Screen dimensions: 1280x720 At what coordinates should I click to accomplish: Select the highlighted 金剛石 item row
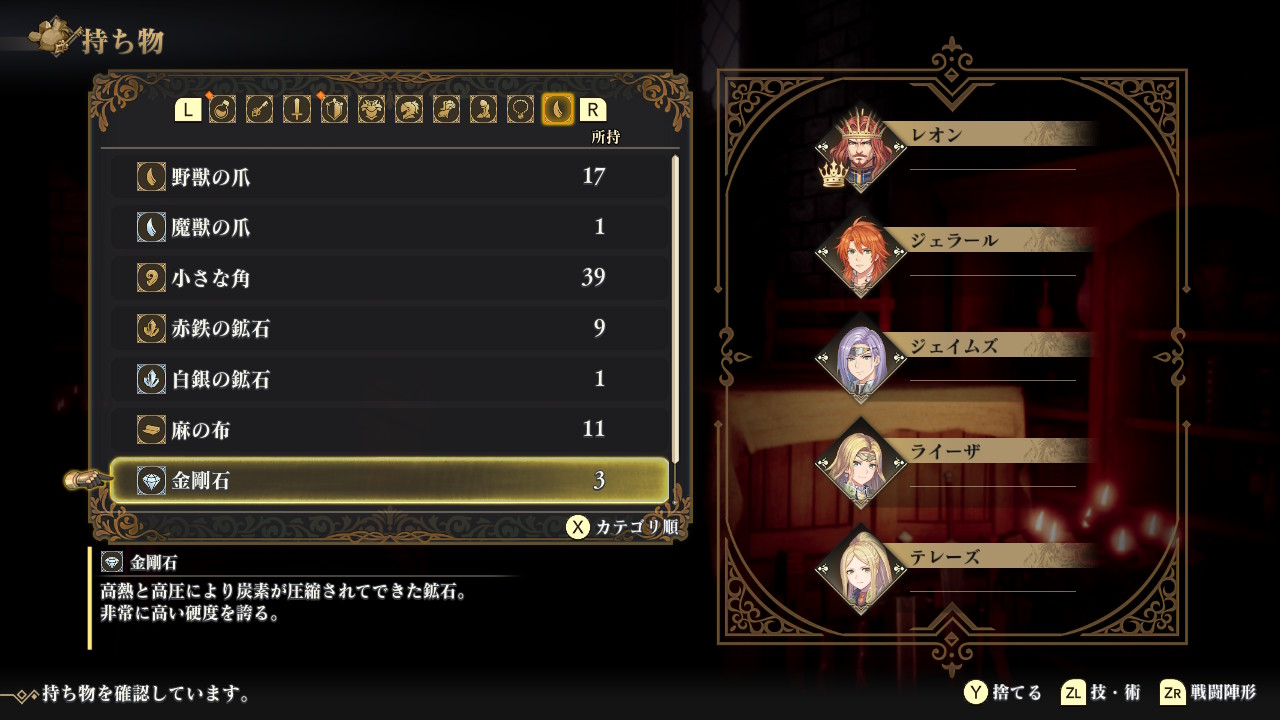click(388, 481)
